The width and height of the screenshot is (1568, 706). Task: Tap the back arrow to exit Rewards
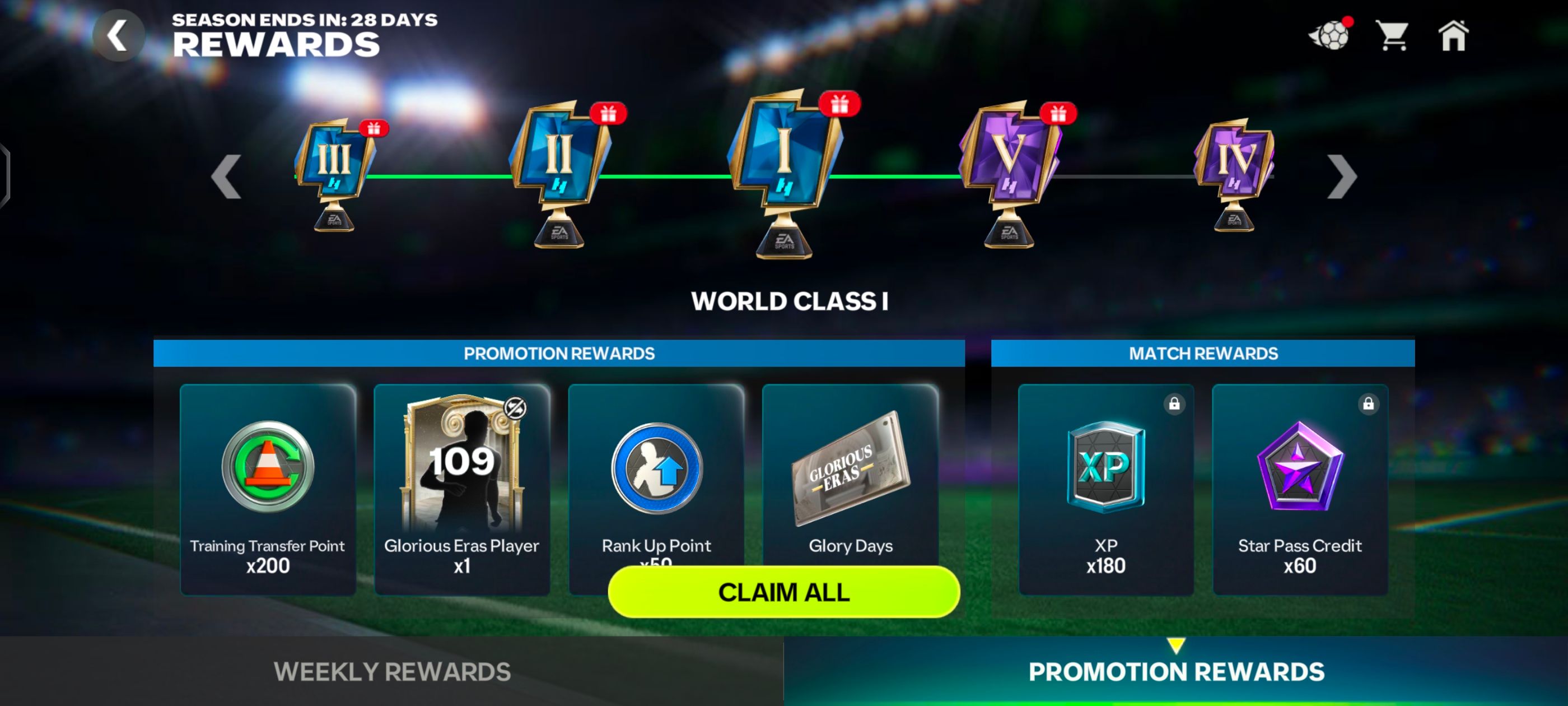pos(118,35)
